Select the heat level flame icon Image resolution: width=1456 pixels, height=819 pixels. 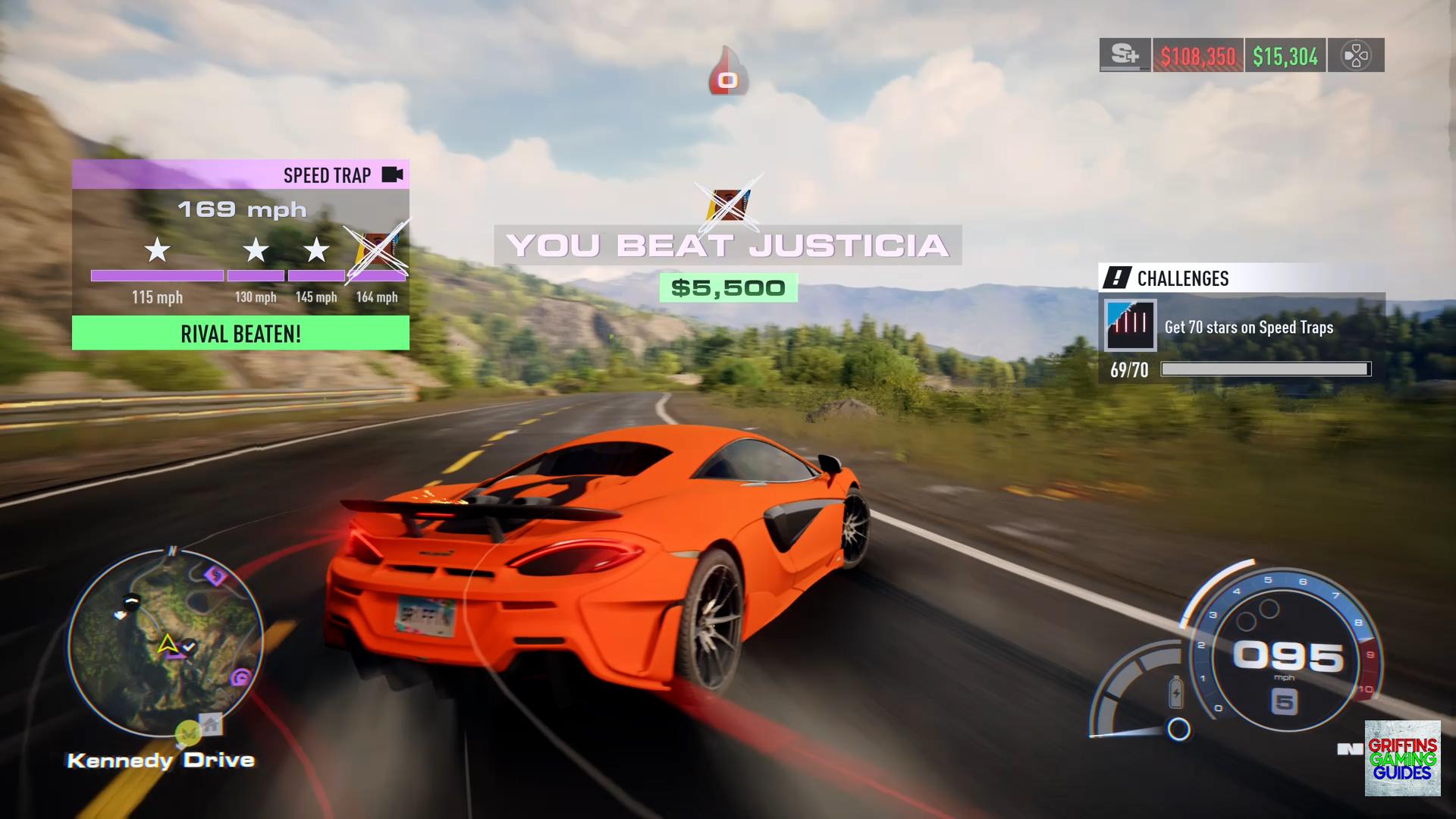click(x=728, y=72)
